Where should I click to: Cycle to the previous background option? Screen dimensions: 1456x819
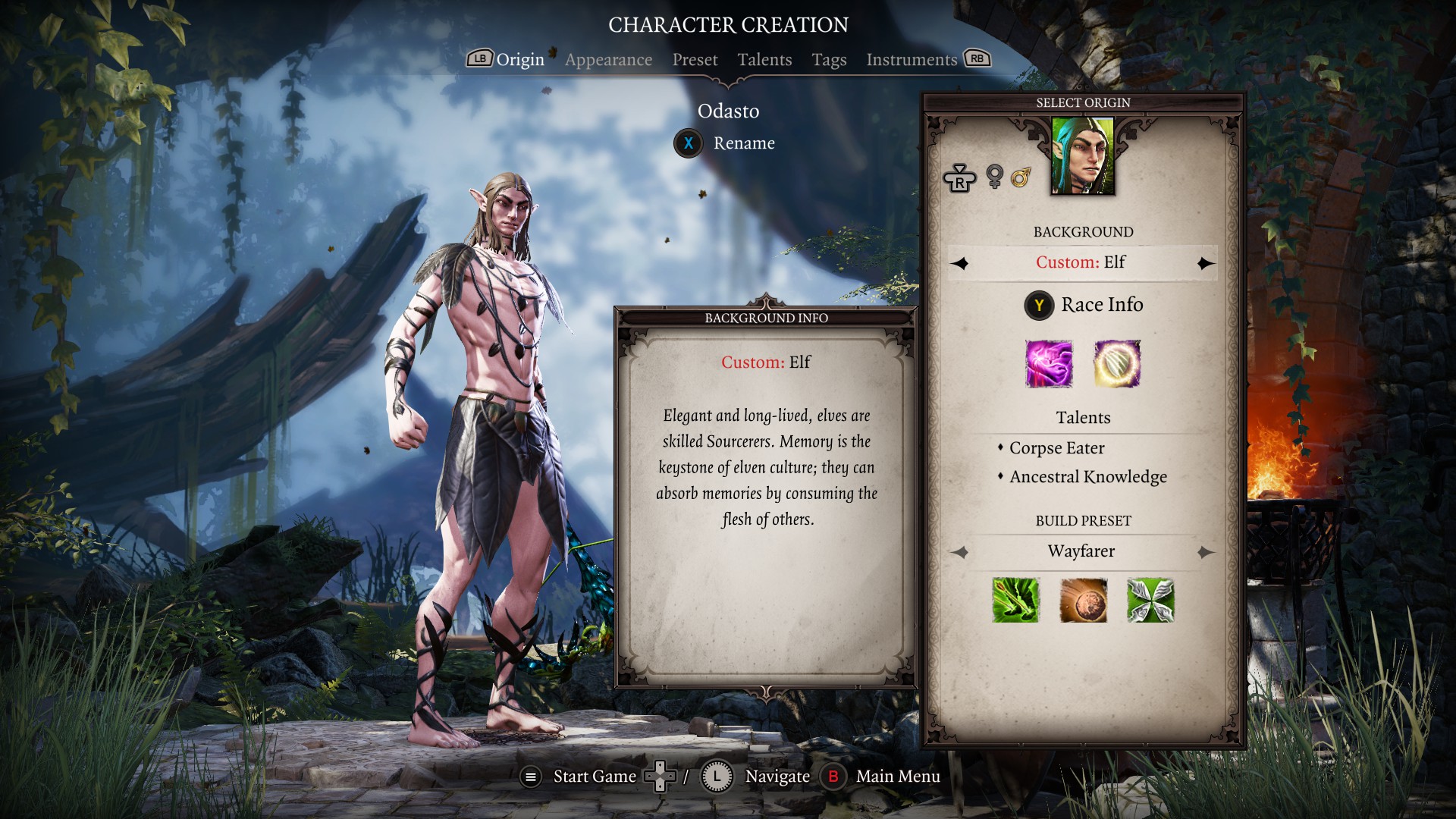[960, 263]
